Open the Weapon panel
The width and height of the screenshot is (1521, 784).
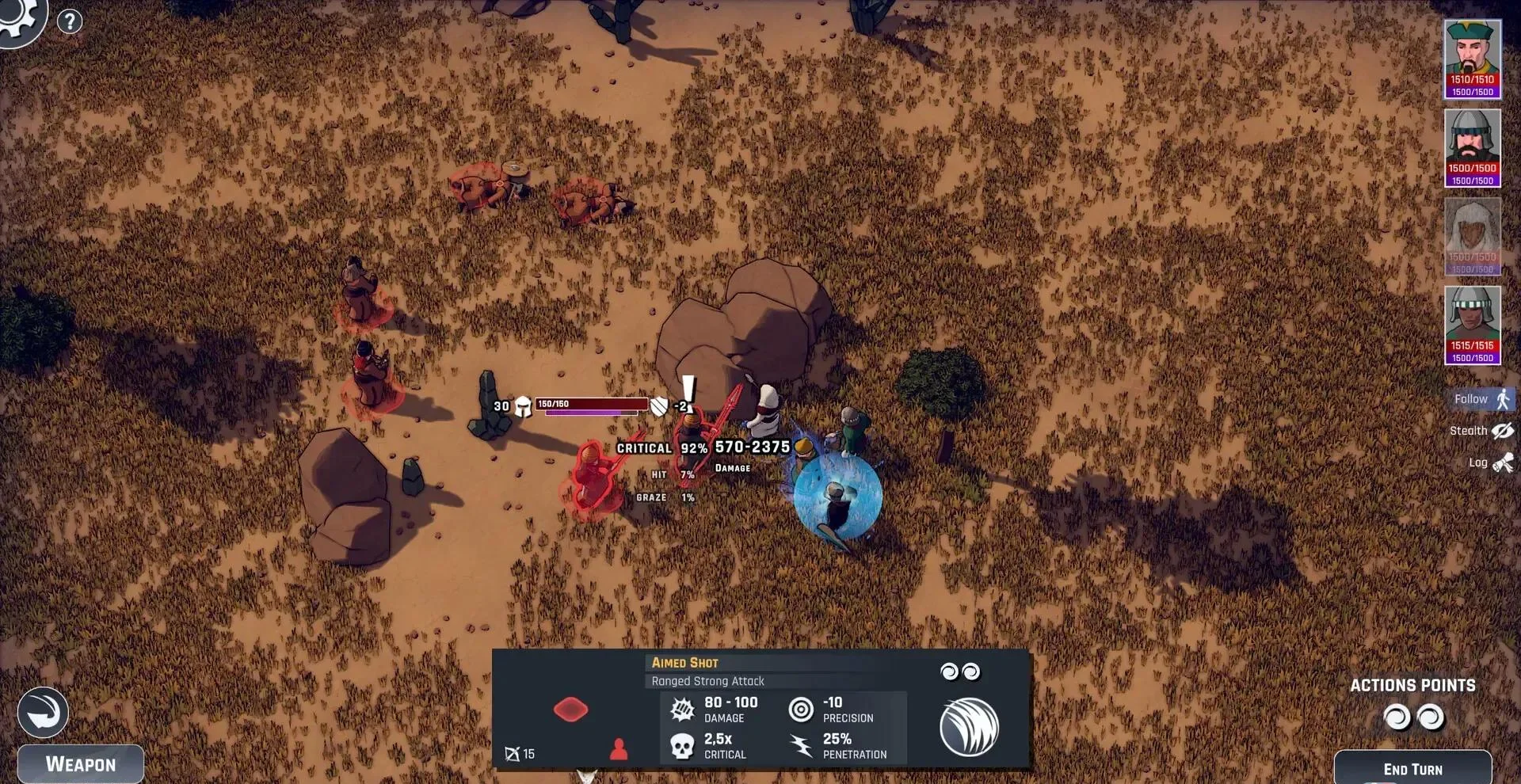[x=81, y=764]
